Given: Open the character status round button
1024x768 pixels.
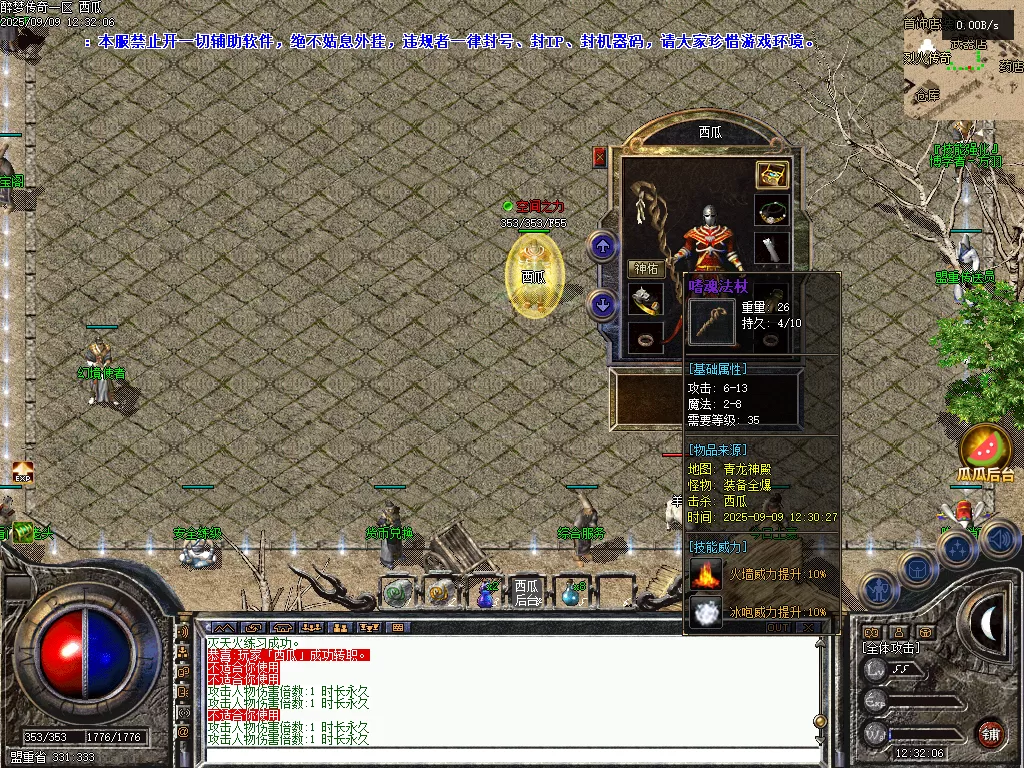Looking at the screenshot, I should (878, 590).
